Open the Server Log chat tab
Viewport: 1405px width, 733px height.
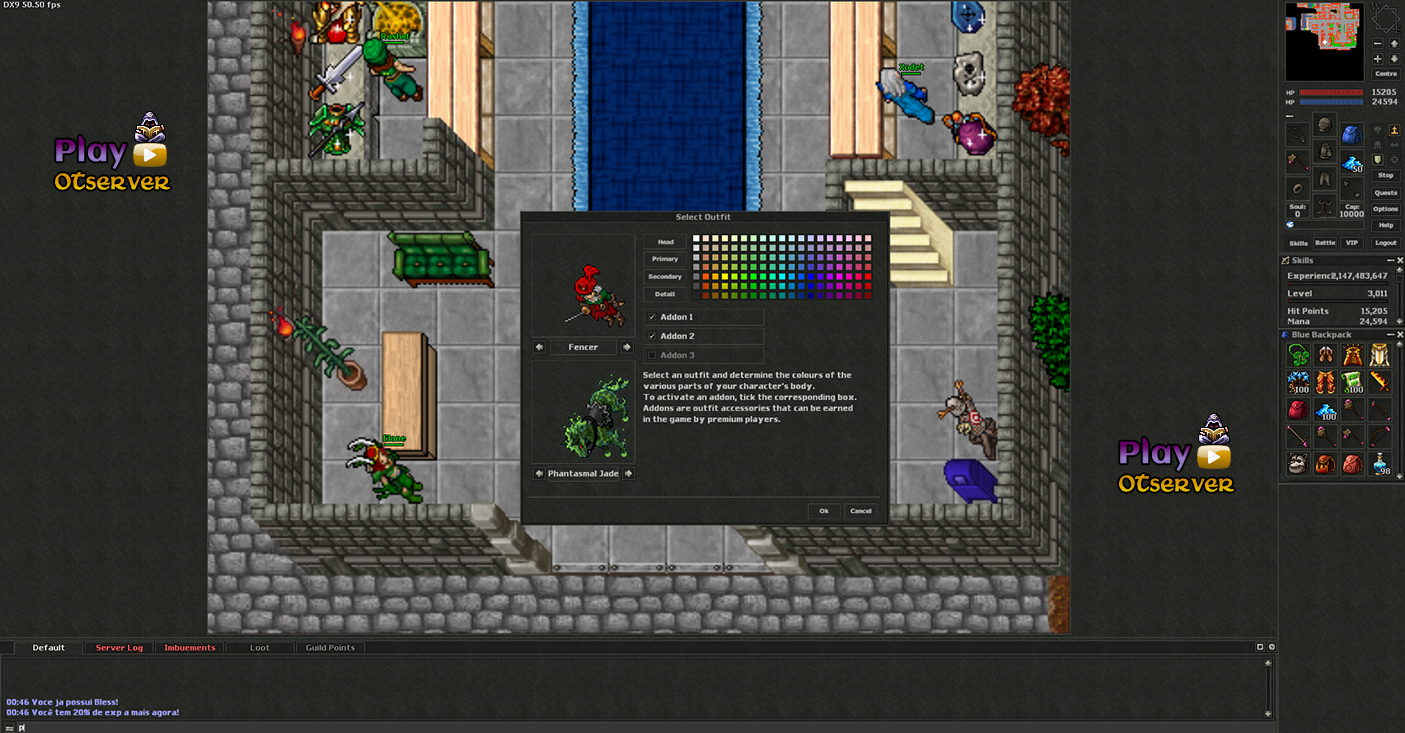click(x=119, y=648)
